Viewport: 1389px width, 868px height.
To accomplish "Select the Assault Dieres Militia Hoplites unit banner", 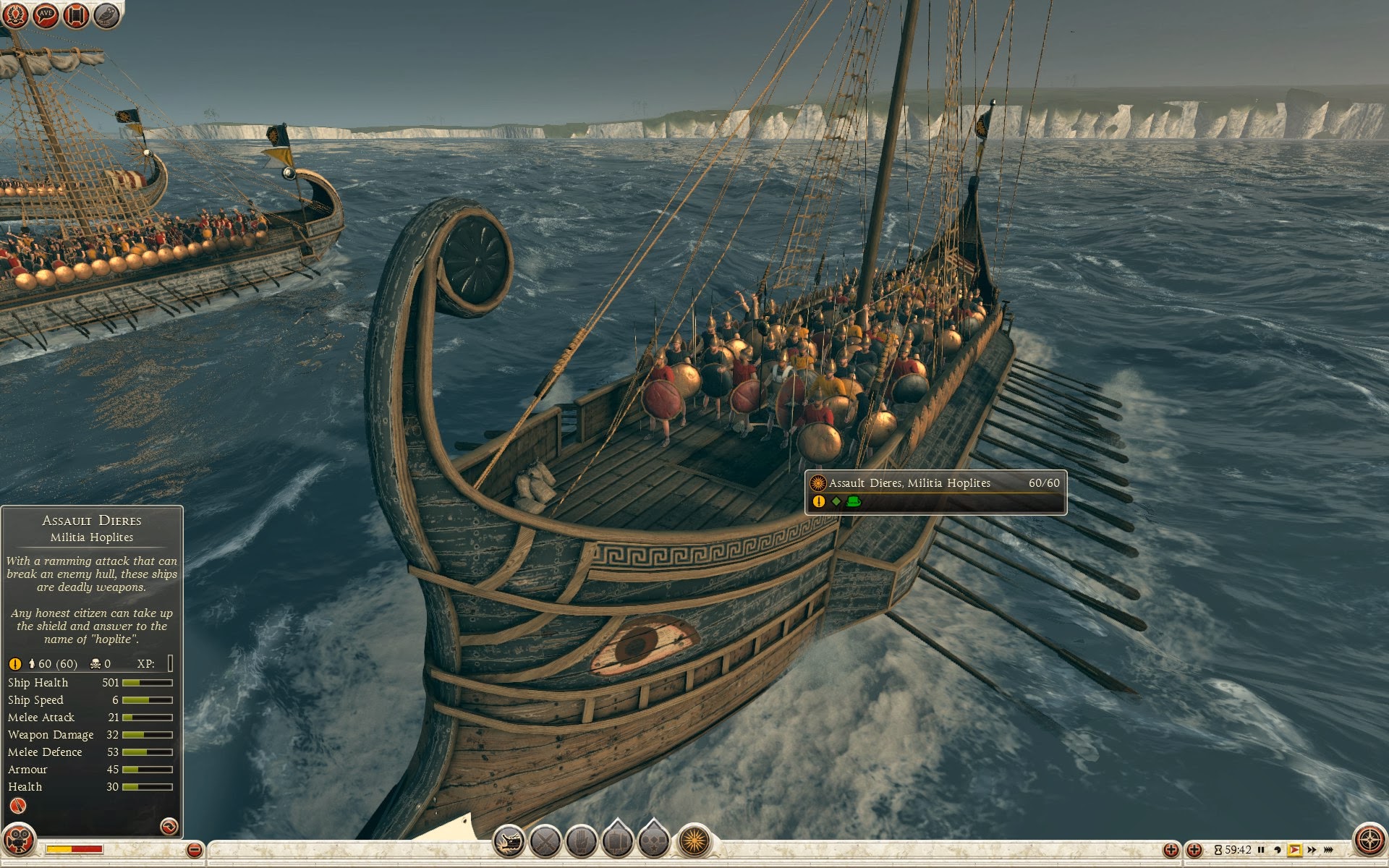I will point(935,491).
